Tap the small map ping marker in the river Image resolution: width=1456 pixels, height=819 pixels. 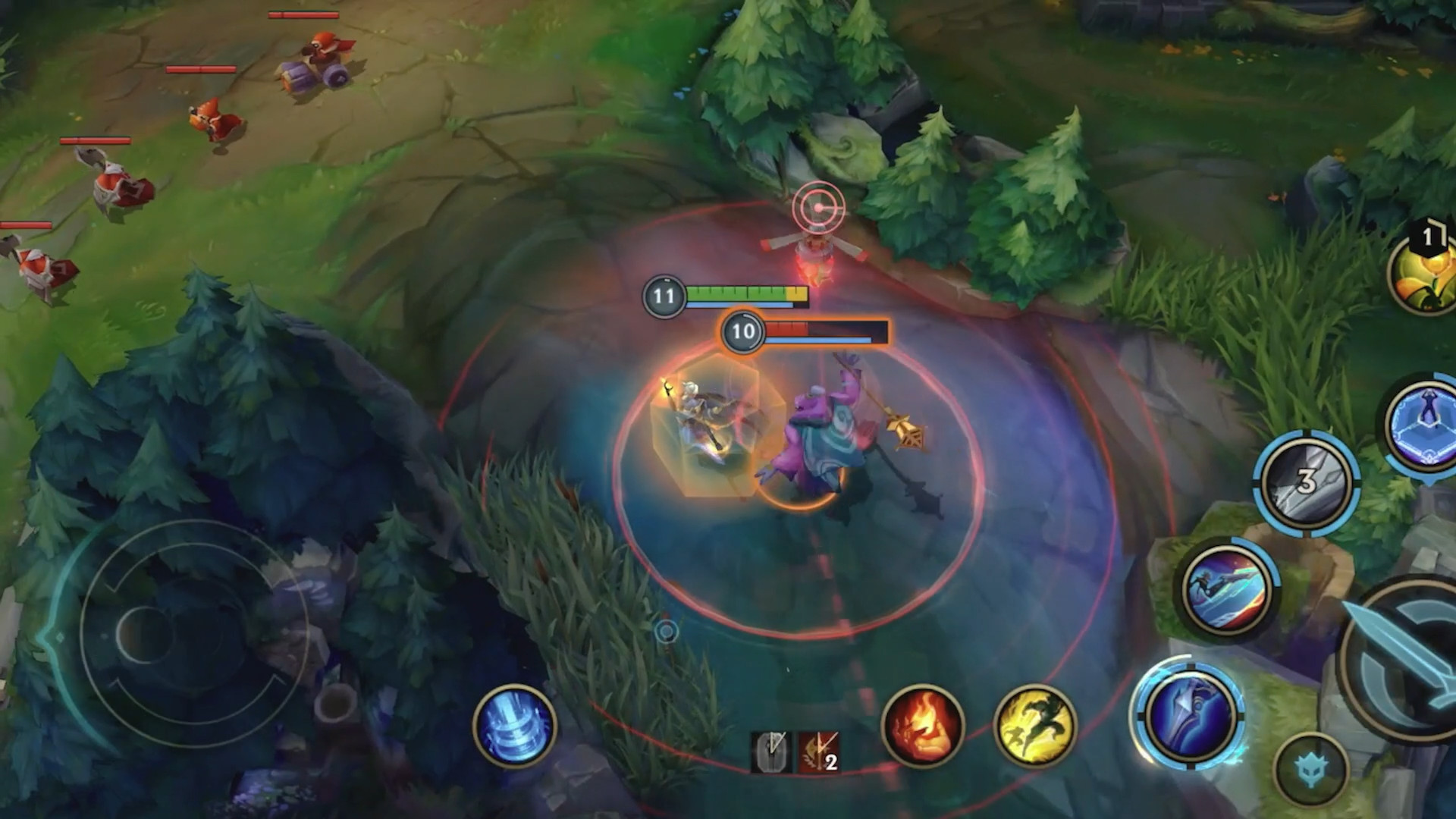666,631
